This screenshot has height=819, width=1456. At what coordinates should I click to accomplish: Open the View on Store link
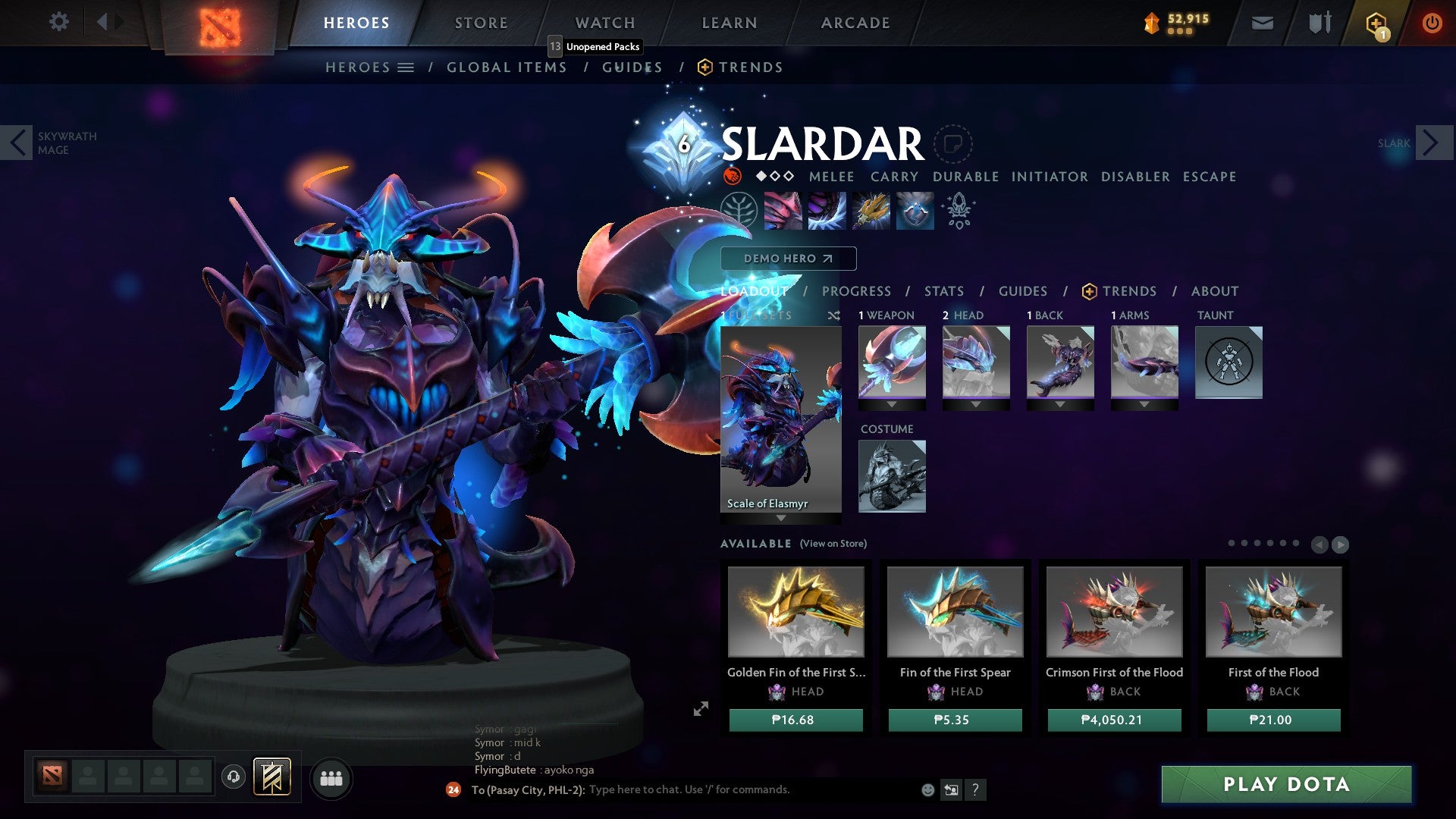coord(833,544)
